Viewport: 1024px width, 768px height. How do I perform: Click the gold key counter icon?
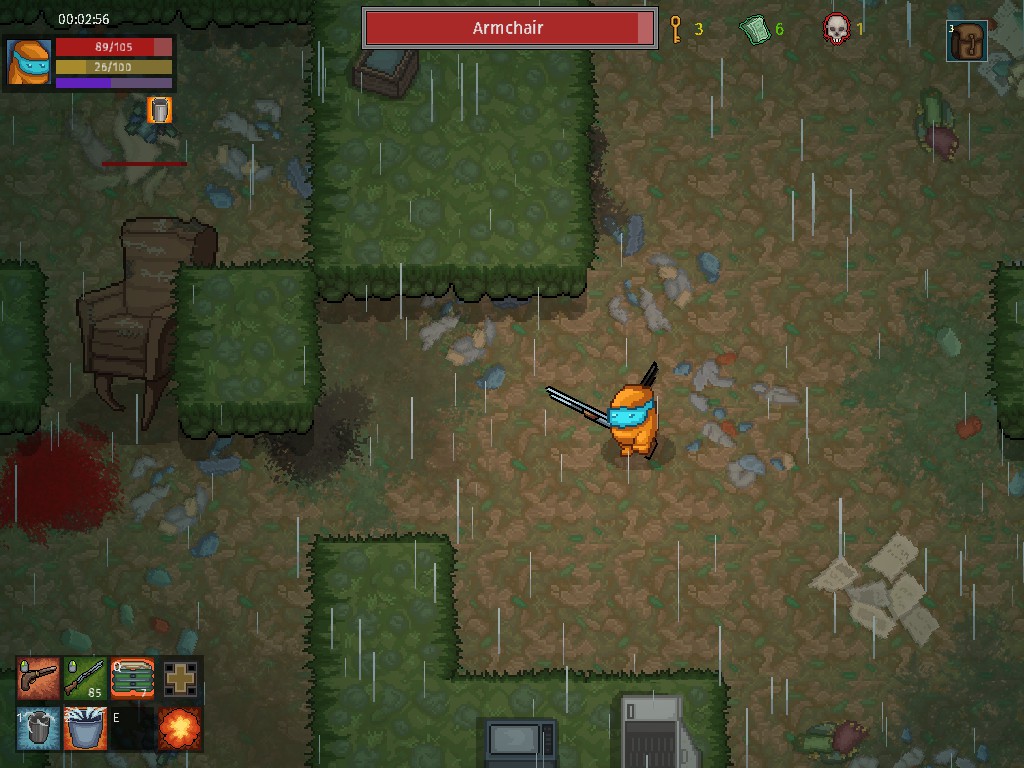click(x=675, y=28)
